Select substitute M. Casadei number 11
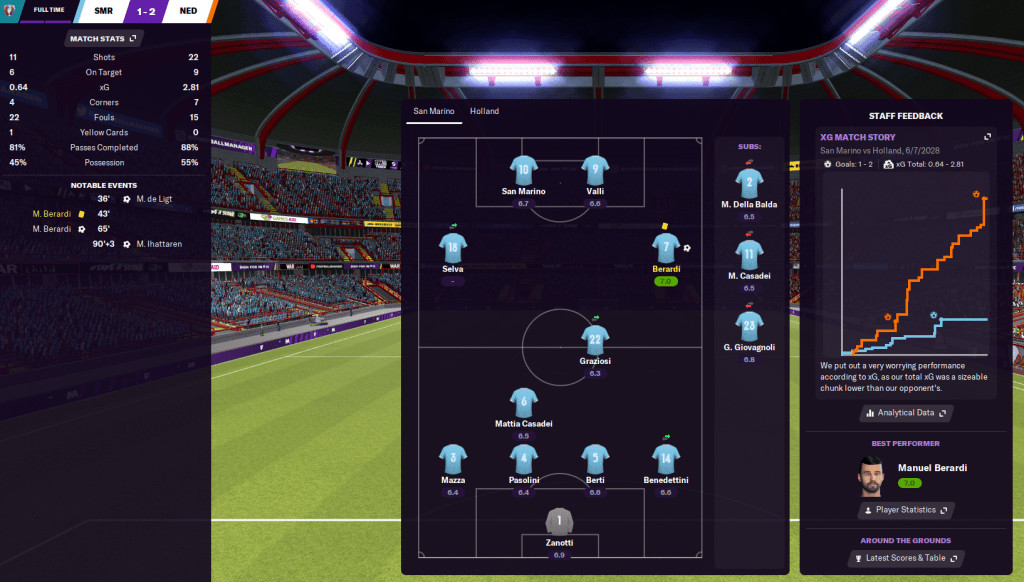 [x=750, y=253]
